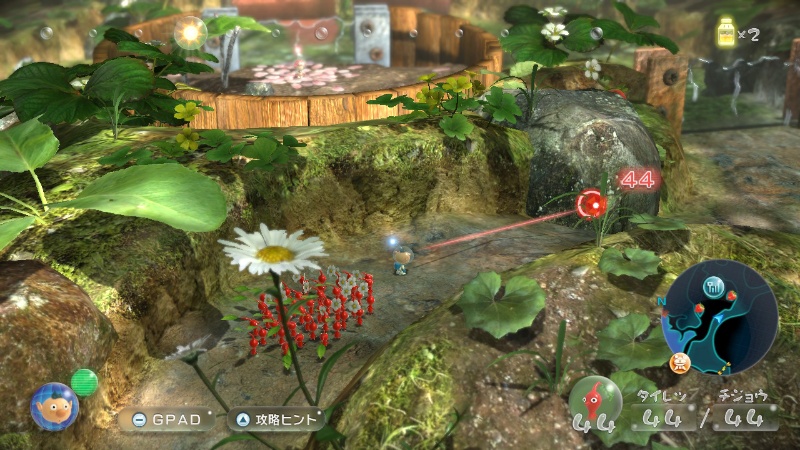The width and height of the screenshot is (800, 450).
Task: Click the juice bottle icon
Action: [x=726, y=33]
